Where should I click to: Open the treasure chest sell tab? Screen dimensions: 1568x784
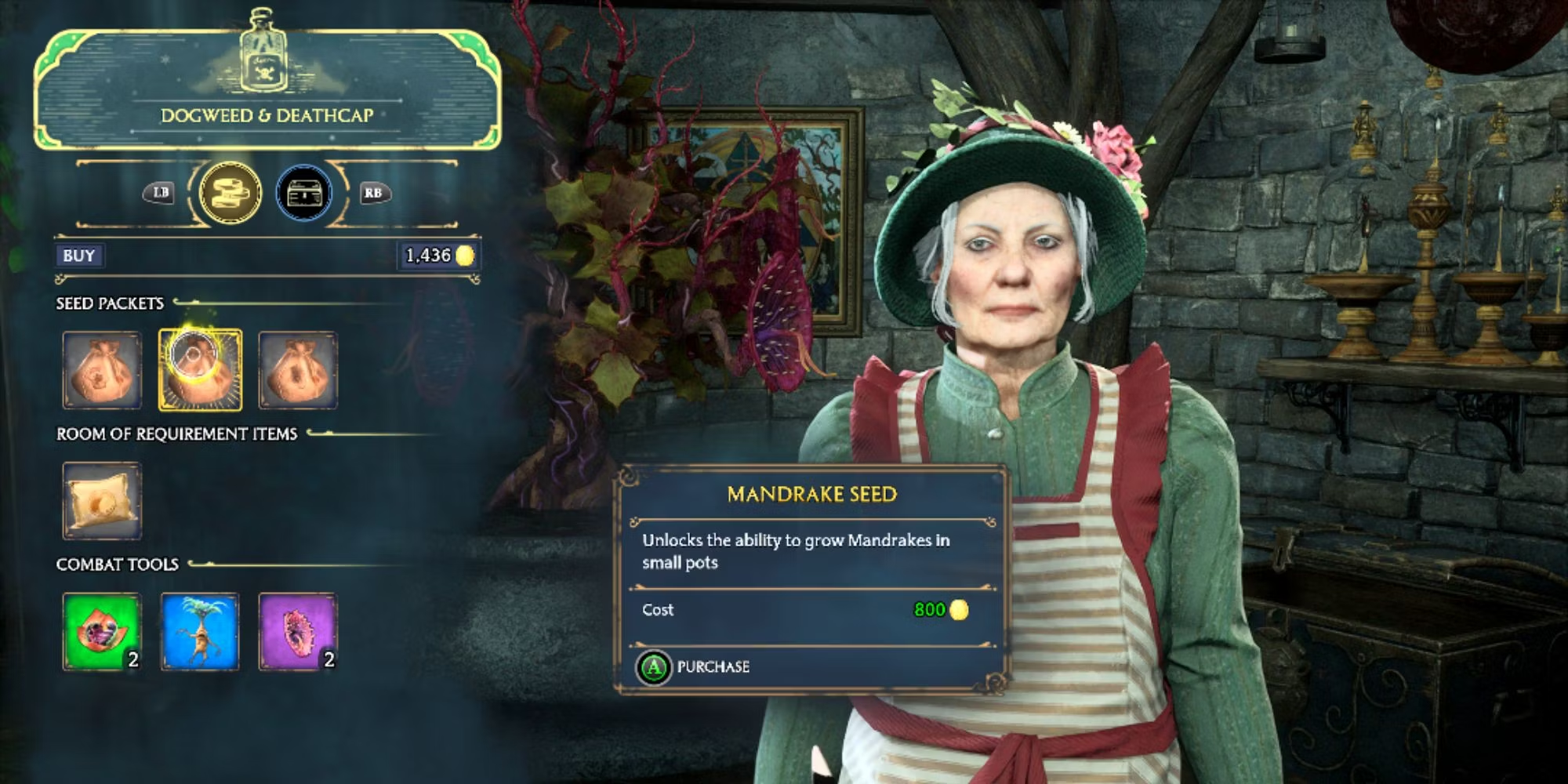[304, 192]
